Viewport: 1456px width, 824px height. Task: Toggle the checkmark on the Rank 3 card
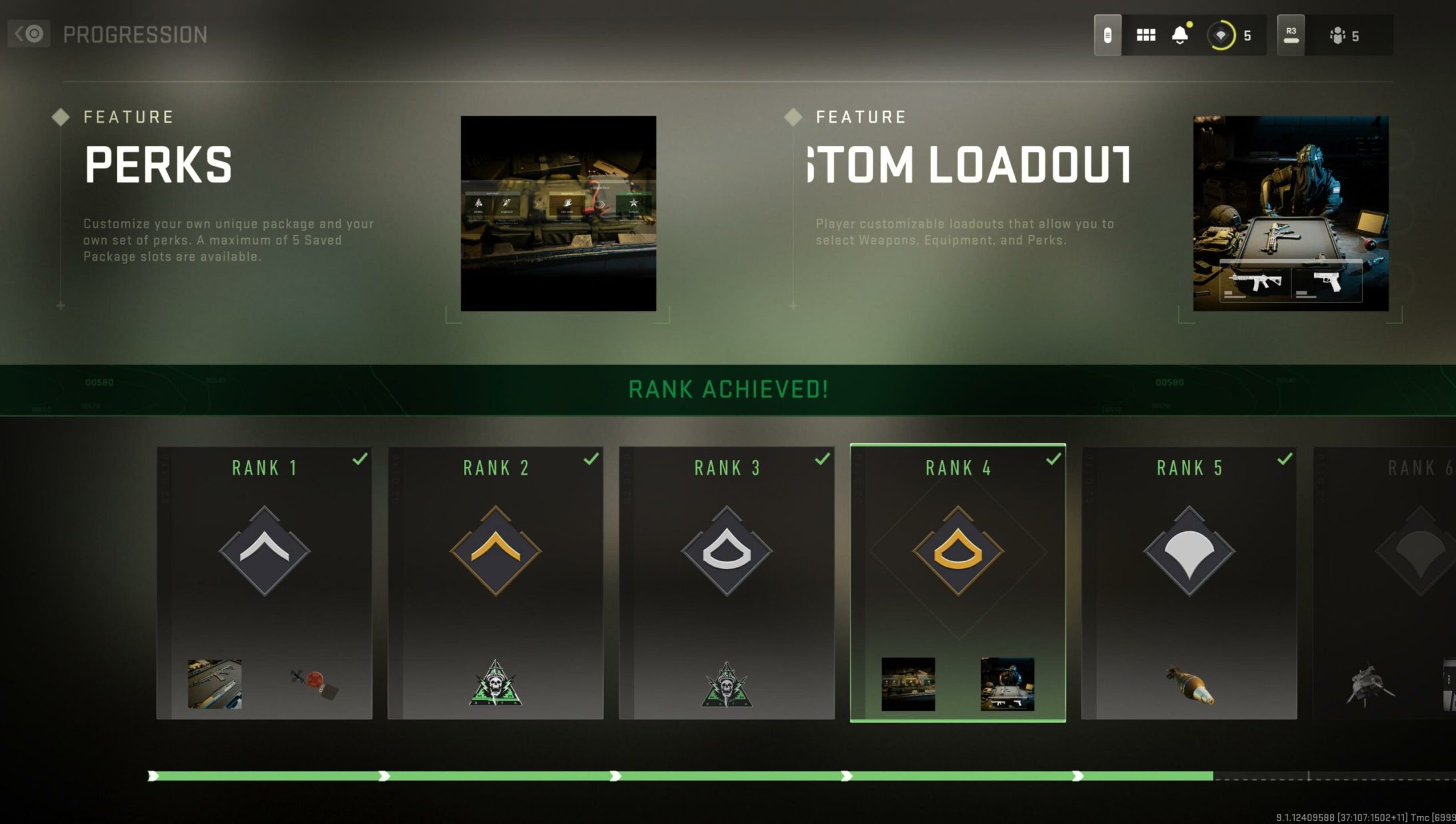pos(821,459)
